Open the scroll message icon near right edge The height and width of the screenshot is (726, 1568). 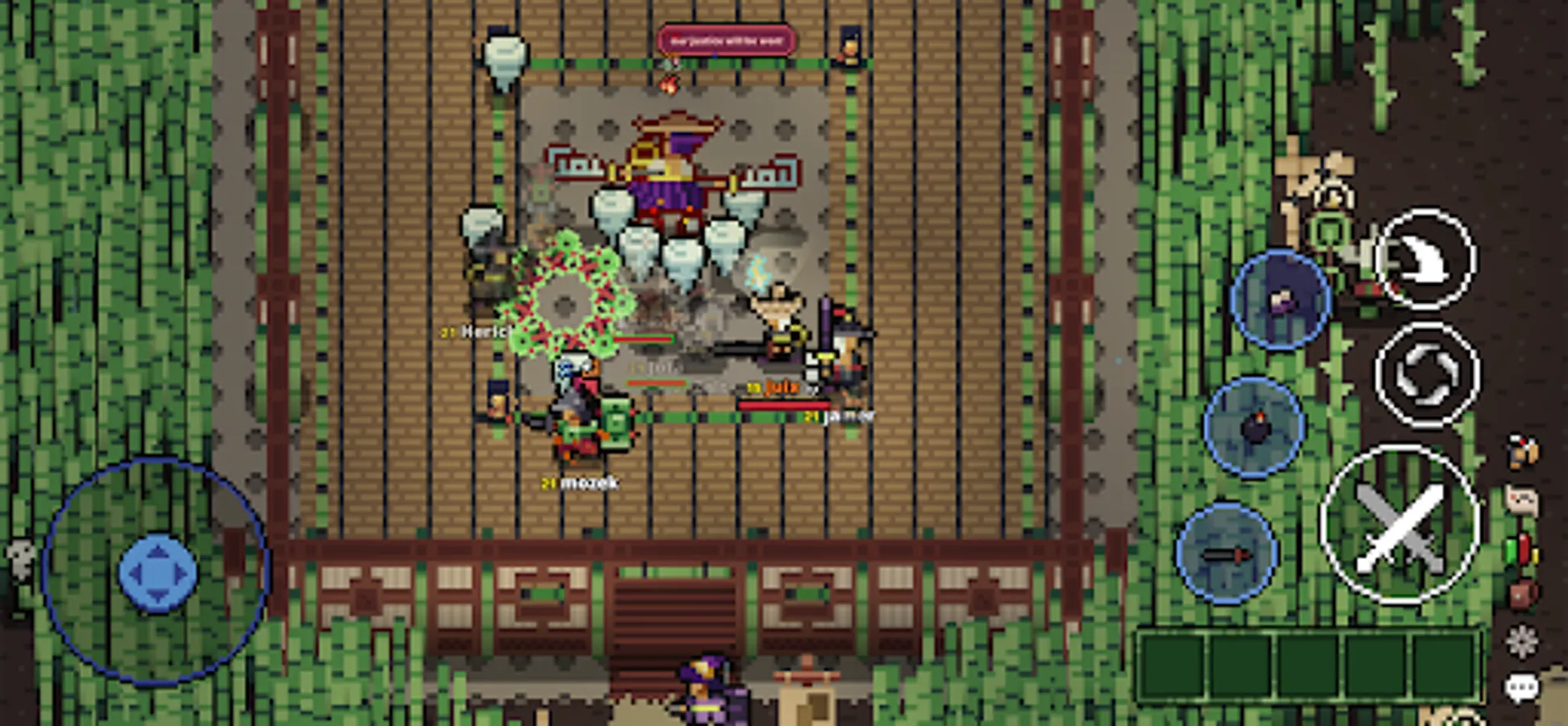coord(1522,500)
